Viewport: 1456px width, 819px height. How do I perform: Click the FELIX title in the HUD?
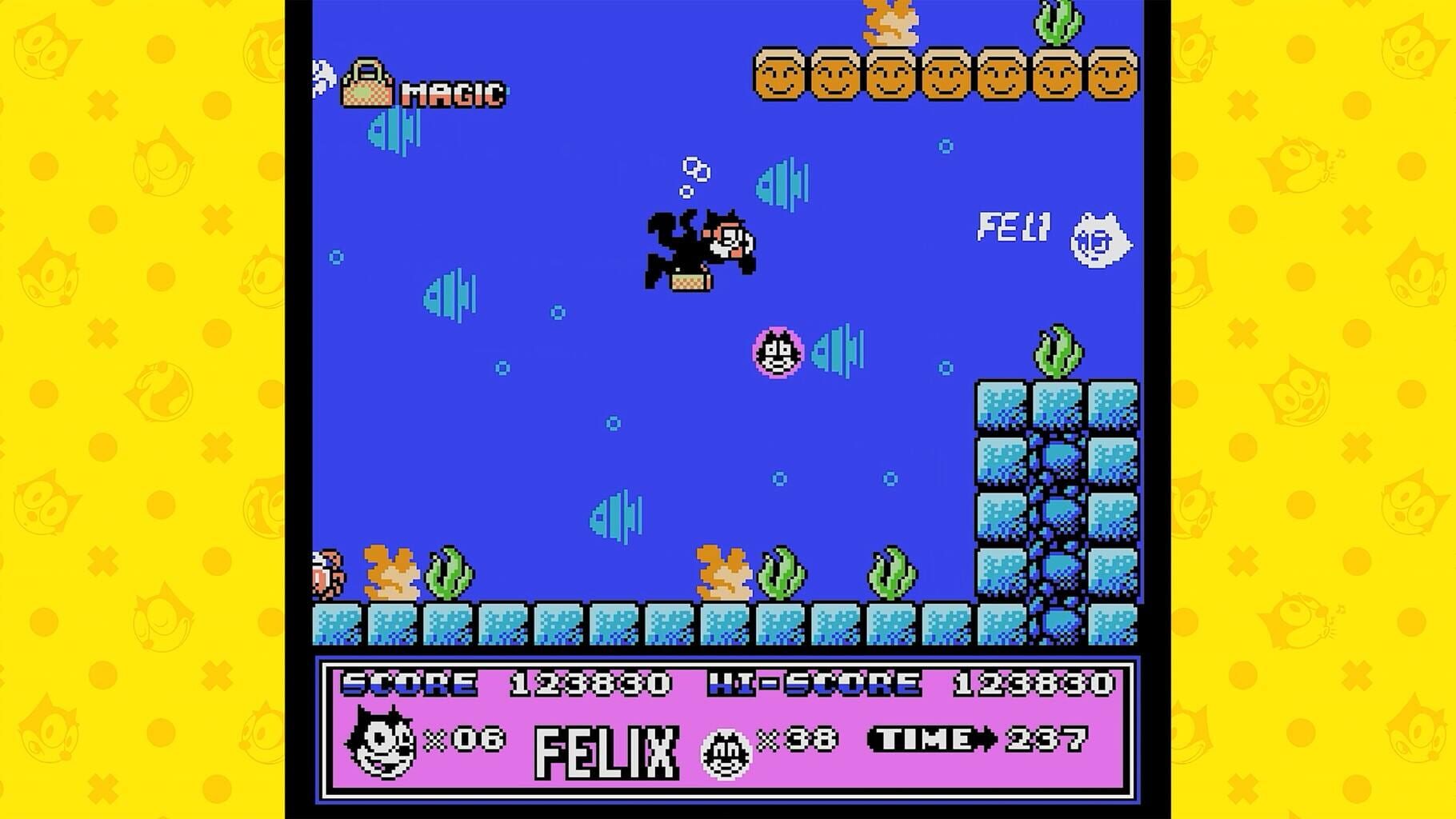606,752
